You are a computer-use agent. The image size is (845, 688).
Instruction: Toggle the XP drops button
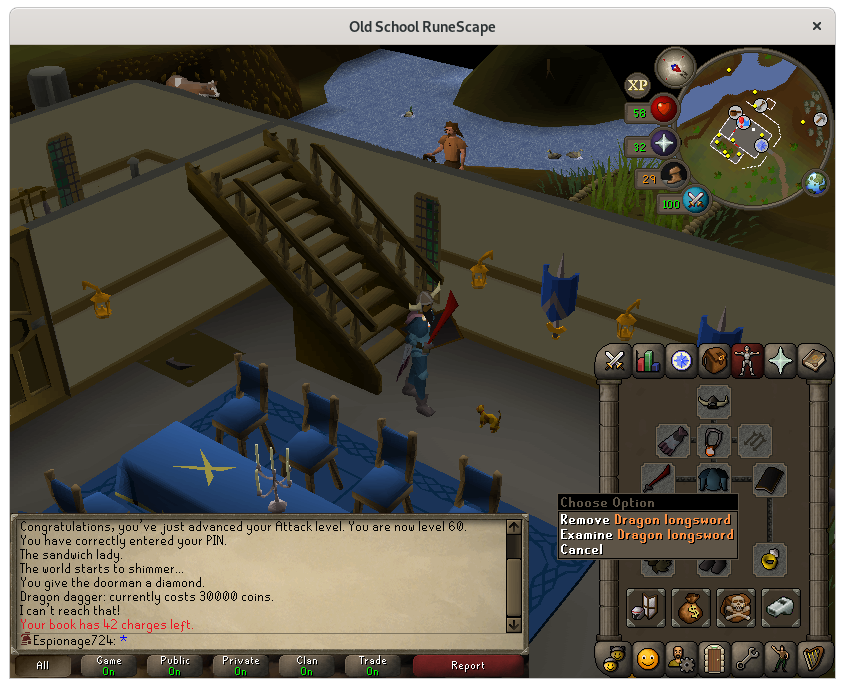coord(637,85)
